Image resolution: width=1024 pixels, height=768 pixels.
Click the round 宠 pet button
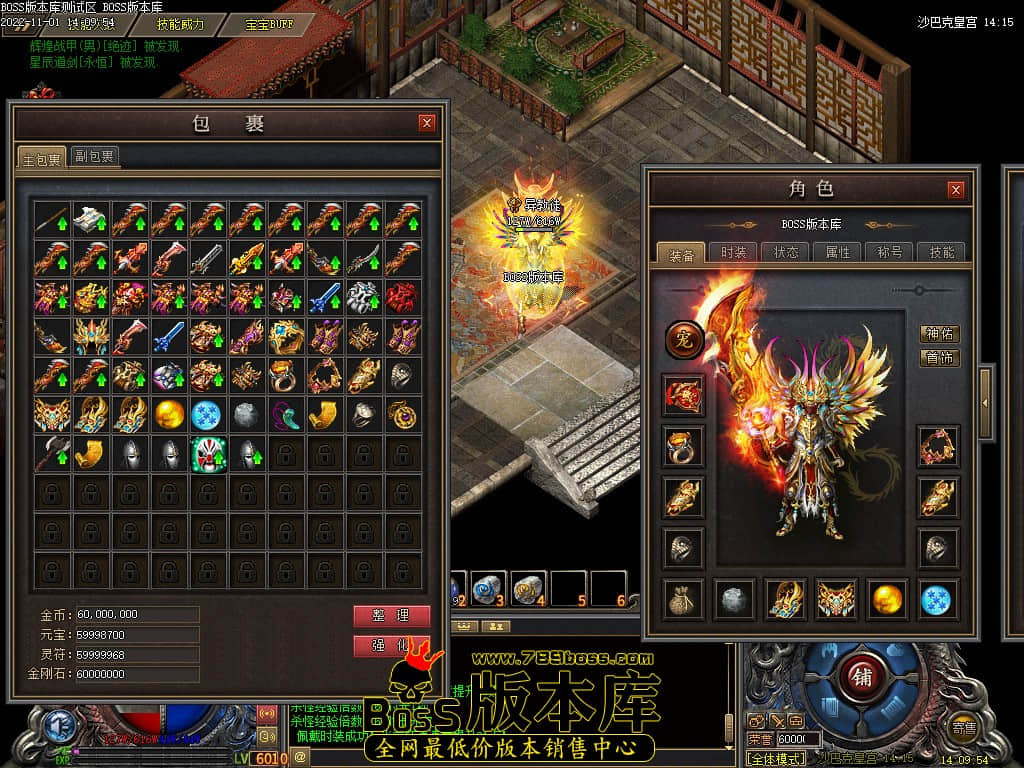click(685, 340)
